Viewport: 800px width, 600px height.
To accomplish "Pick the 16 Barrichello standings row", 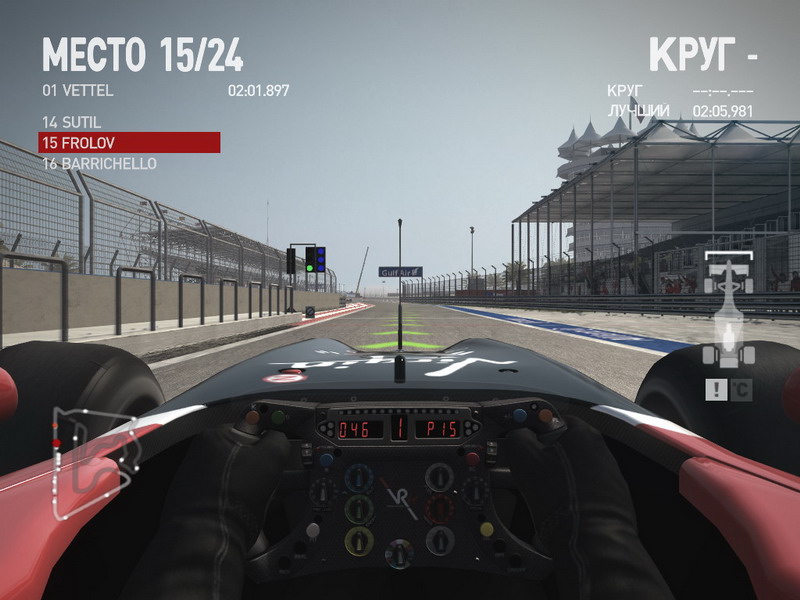I will coord(99,163).
